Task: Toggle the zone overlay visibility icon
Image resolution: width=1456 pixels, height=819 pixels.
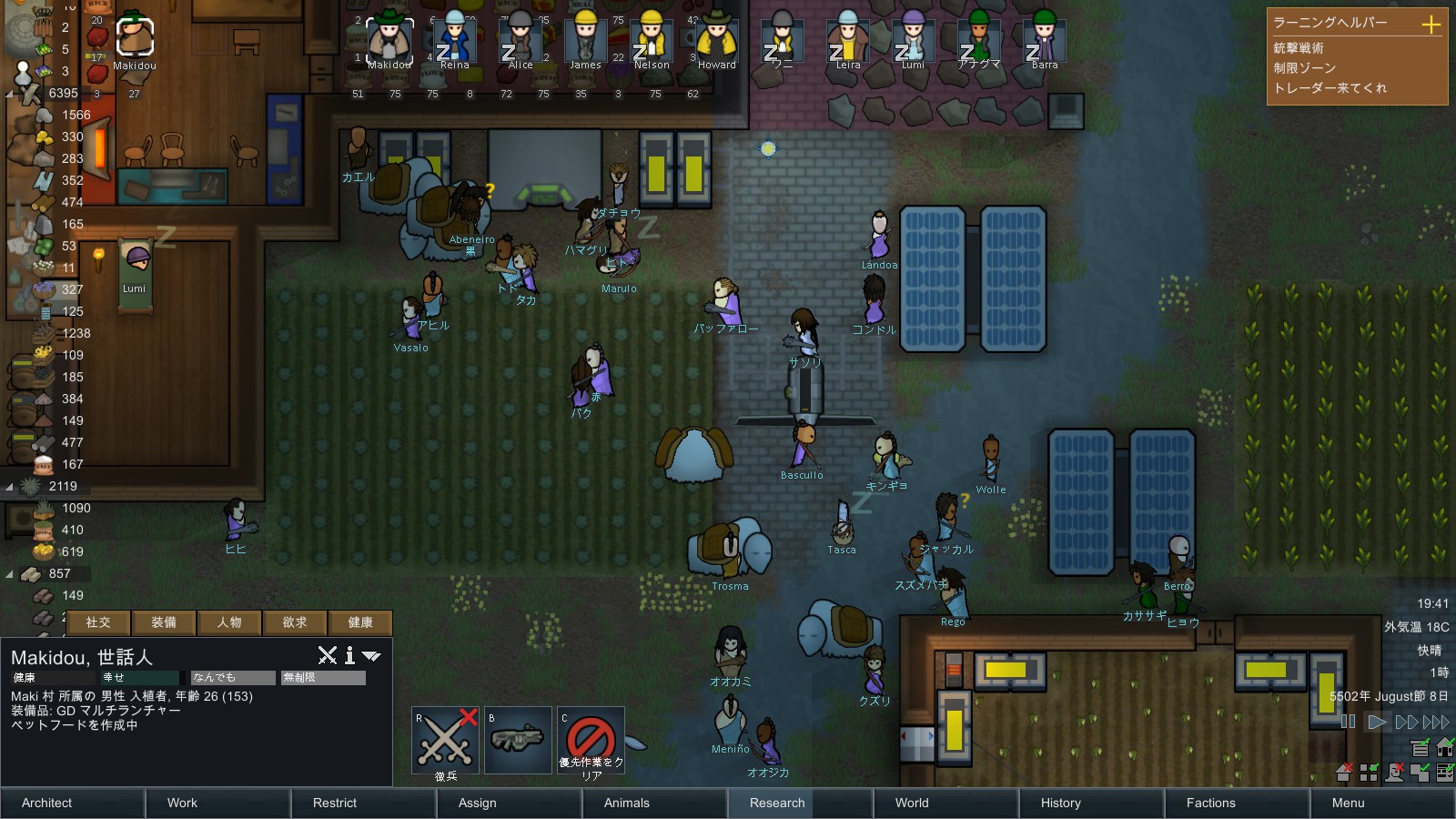Action: coord(1369,773)
